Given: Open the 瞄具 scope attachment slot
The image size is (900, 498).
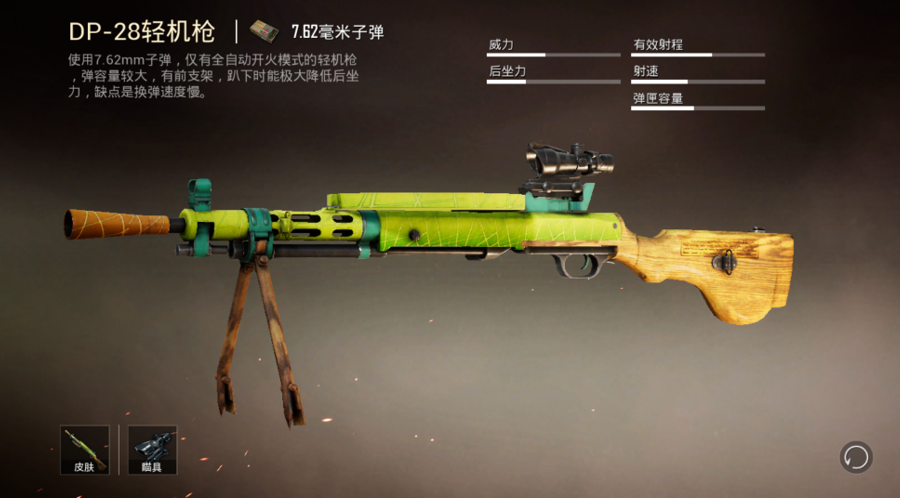Looking at the screenshot, I should [152, 449].
